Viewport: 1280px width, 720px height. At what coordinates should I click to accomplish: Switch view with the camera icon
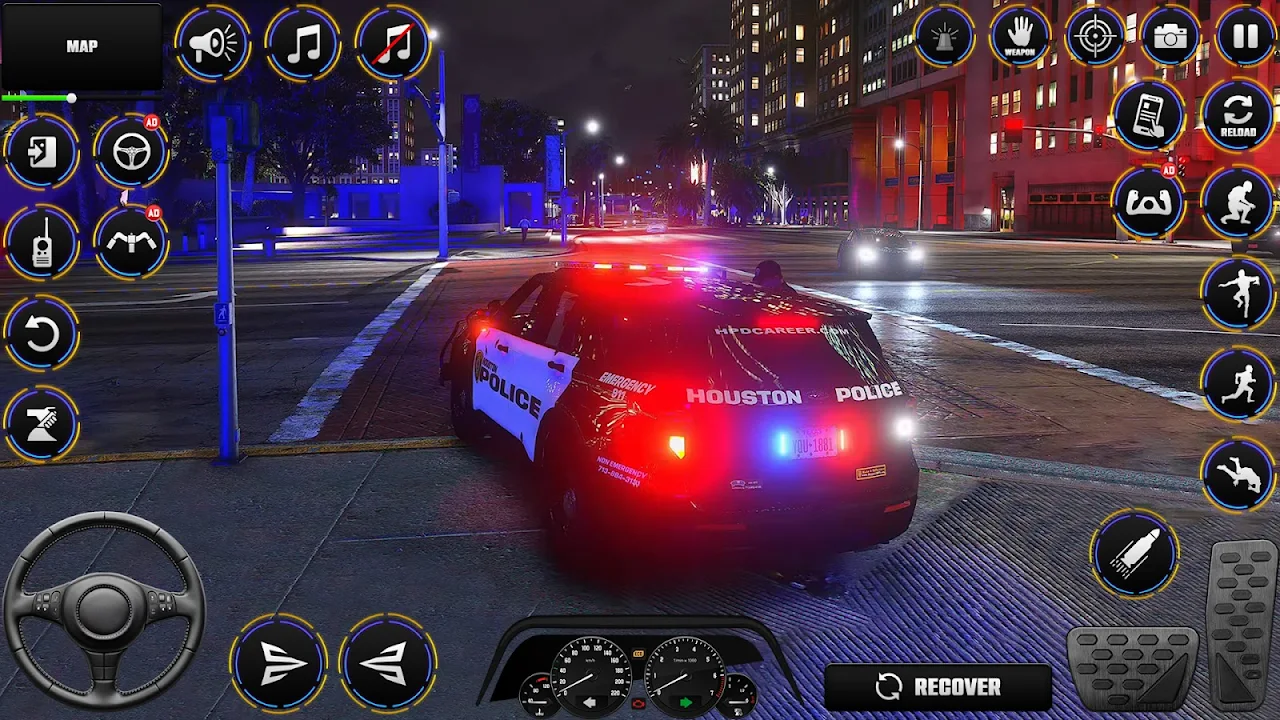click(1170, 37)
